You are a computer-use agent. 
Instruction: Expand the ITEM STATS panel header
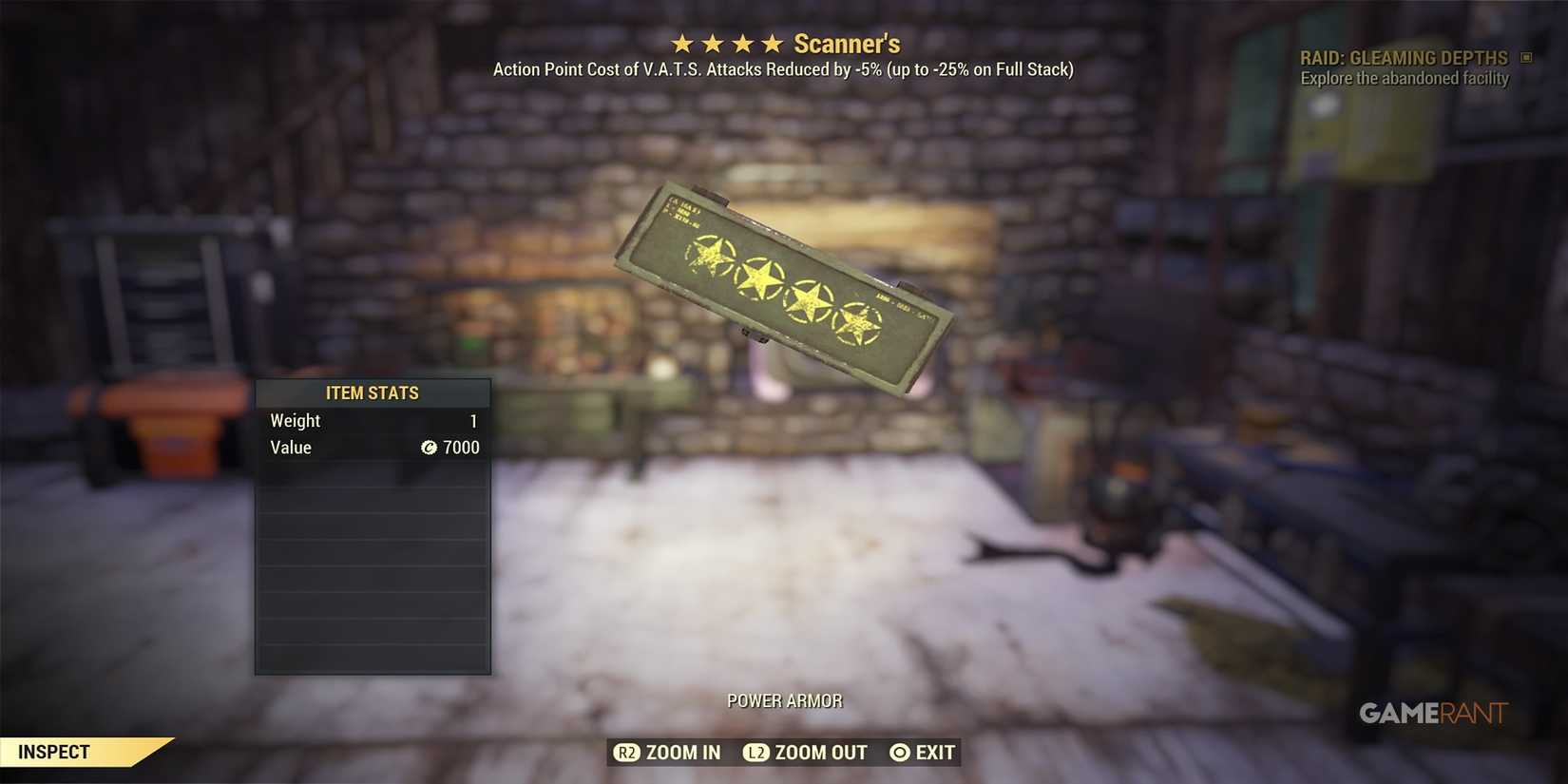[x=372, y=392]
